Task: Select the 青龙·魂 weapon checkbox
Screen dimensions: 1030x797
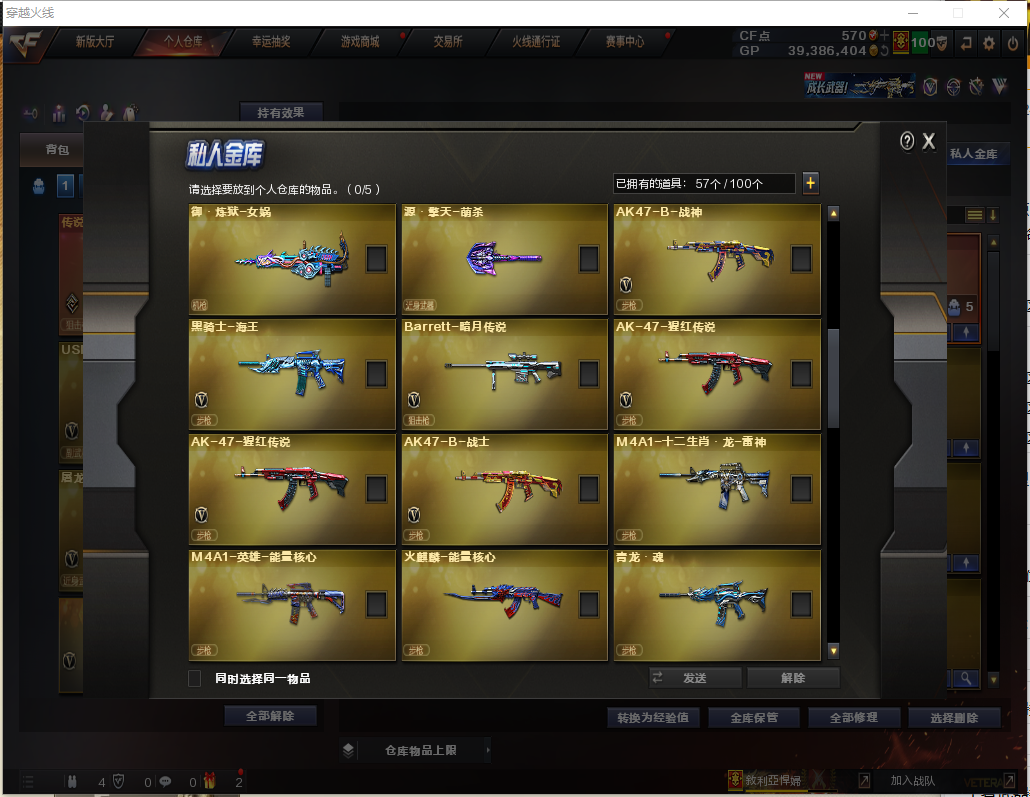Action: 801,604
